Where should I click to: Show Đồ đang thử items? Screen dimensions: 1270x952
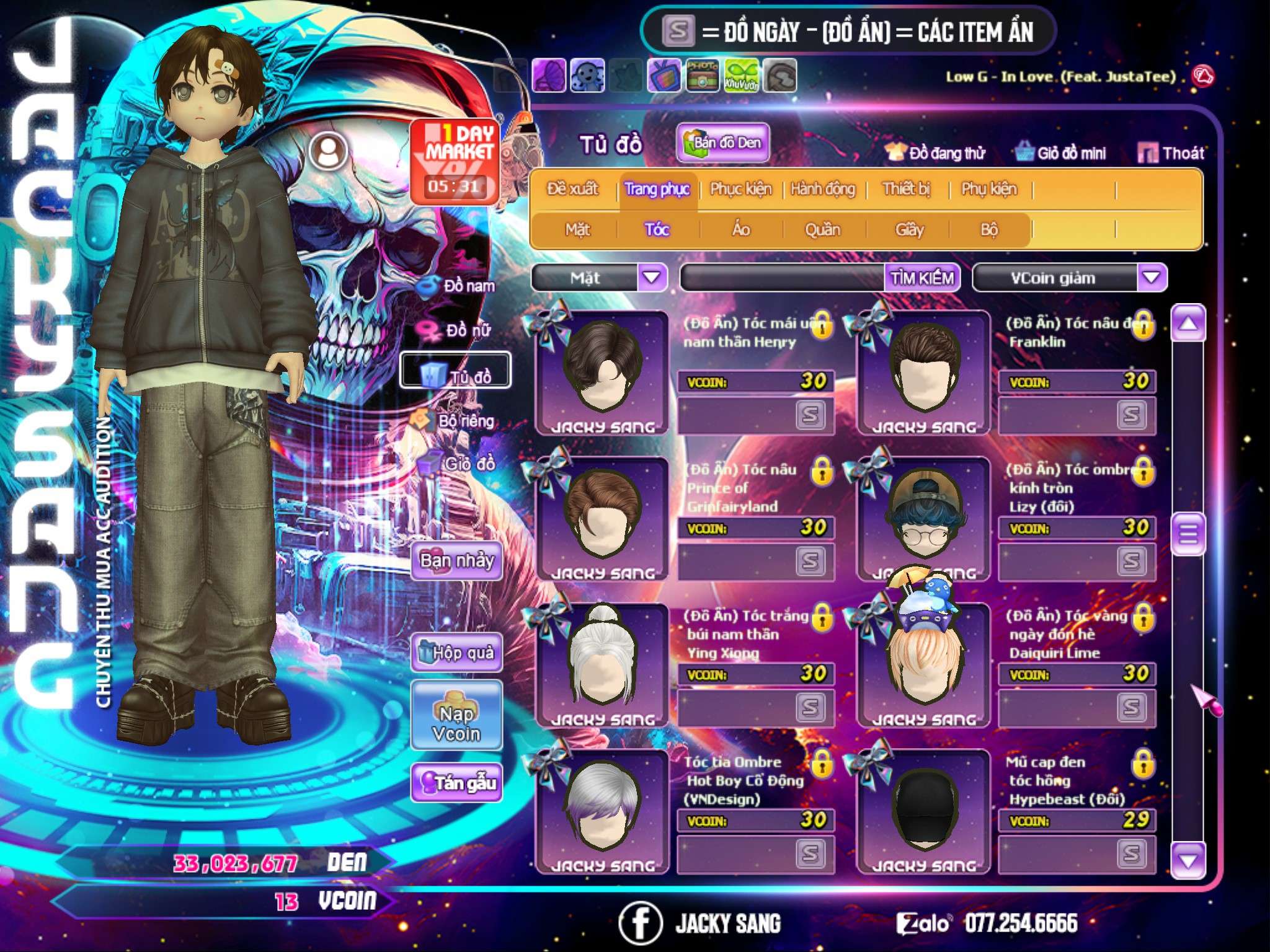point(936,153)
